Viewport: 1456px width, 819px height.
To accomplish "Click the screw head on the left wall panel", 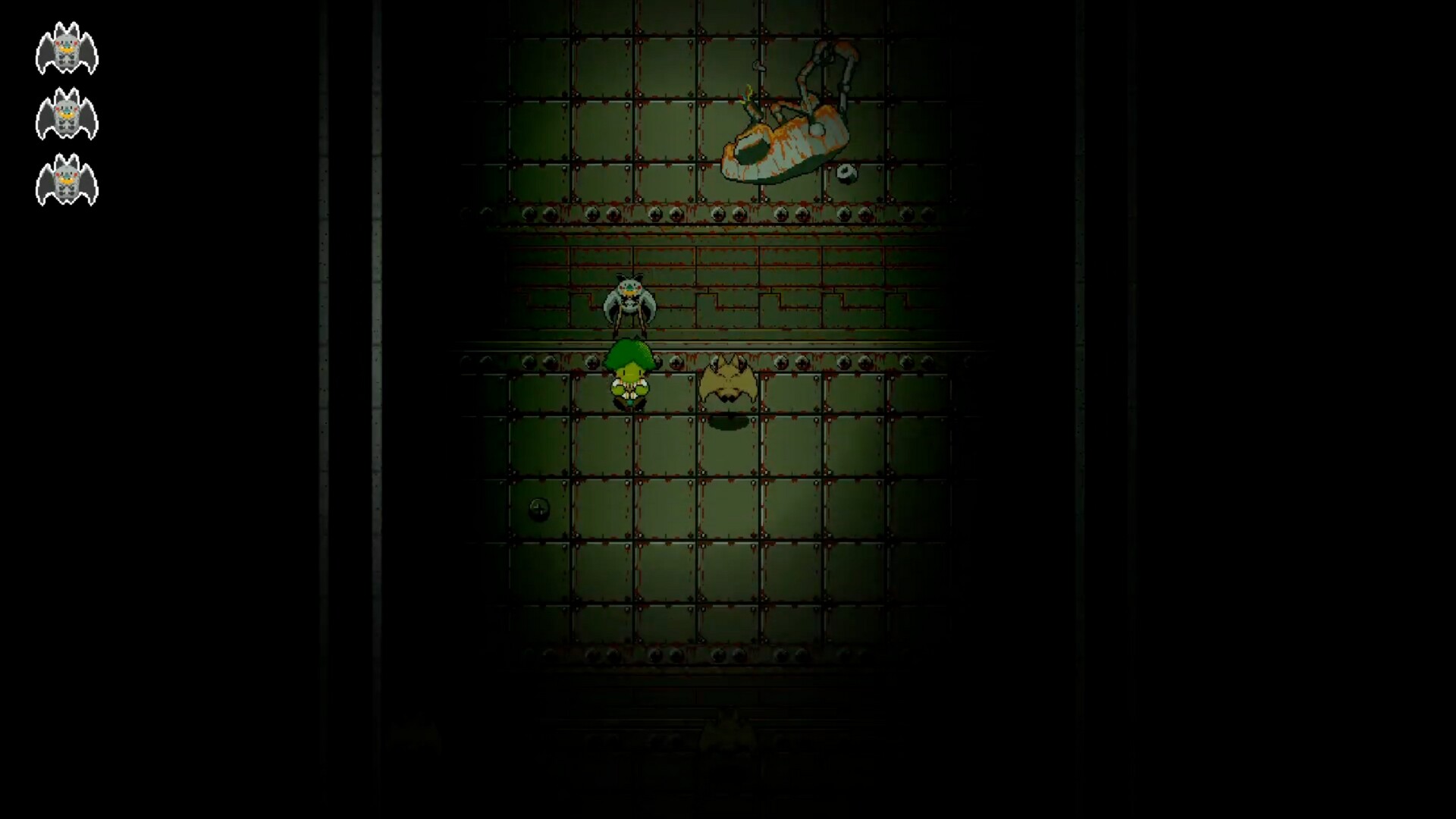I will (540, 510).
